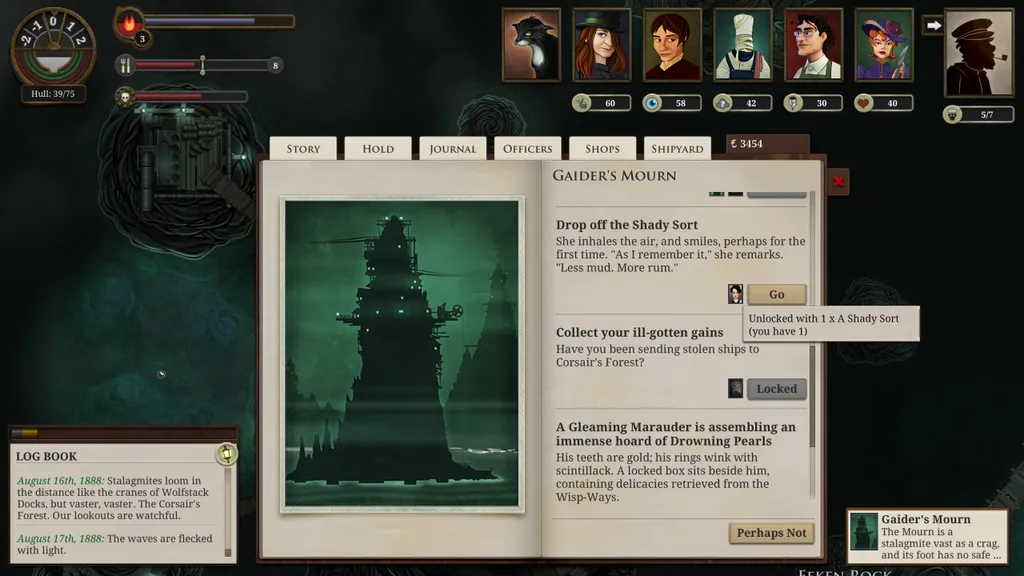1024x576 pixels.
Task: Select the brown-haired man officer portrait
Action: coord(672,45)
